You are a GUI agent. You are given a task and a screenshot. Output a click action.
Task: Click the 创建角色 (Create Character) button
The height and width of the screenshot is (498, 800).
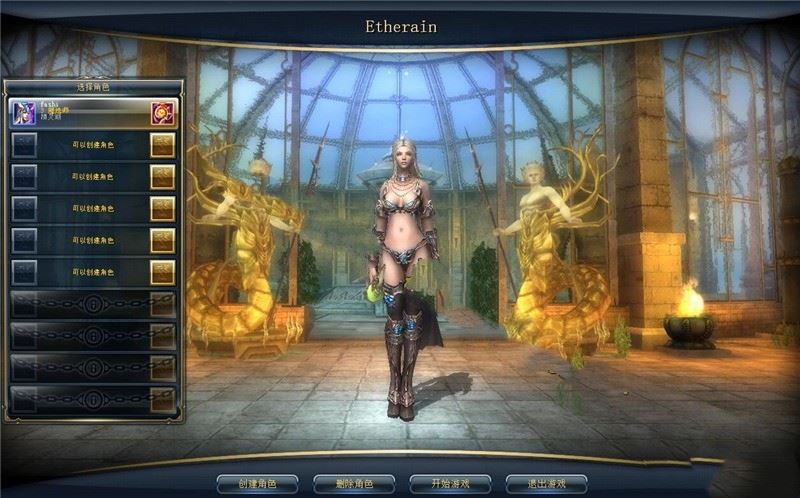257,484
